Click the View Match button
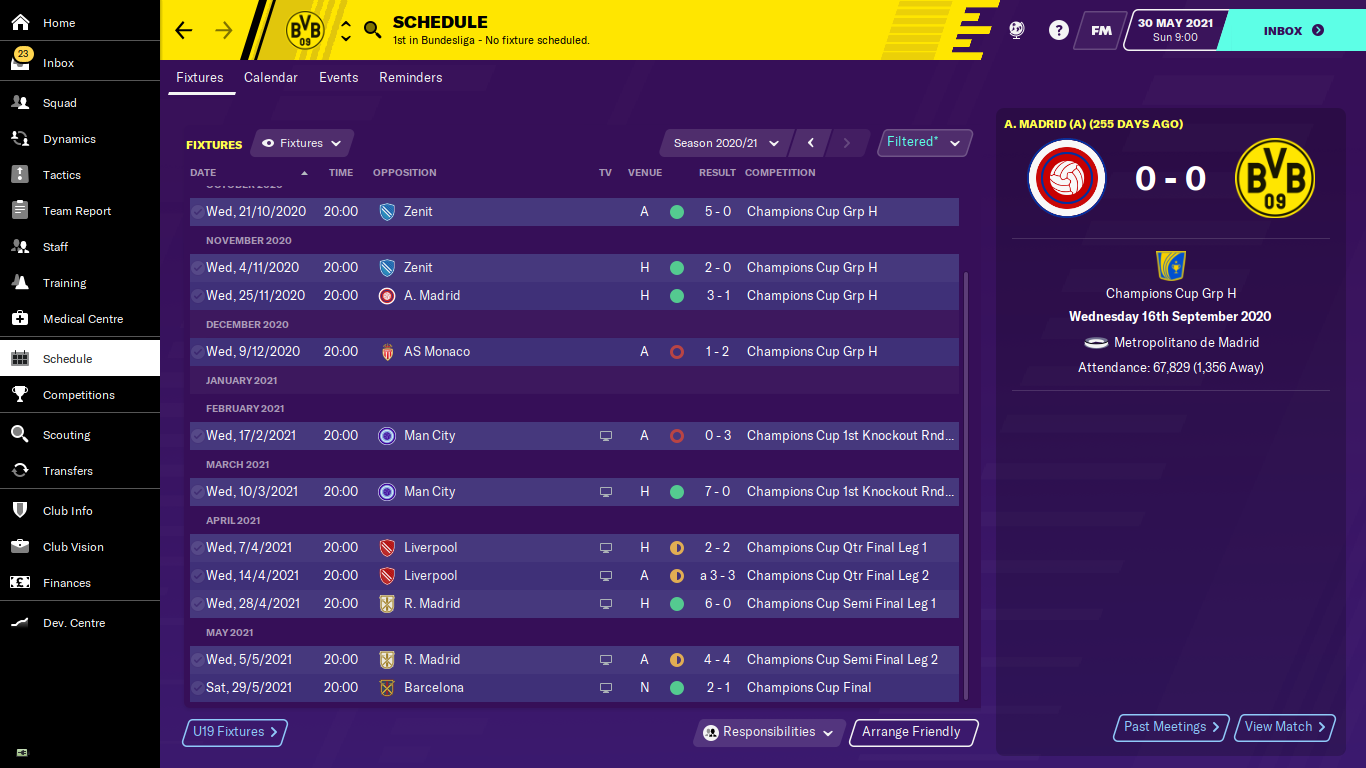 click(x=1285, y=727)
